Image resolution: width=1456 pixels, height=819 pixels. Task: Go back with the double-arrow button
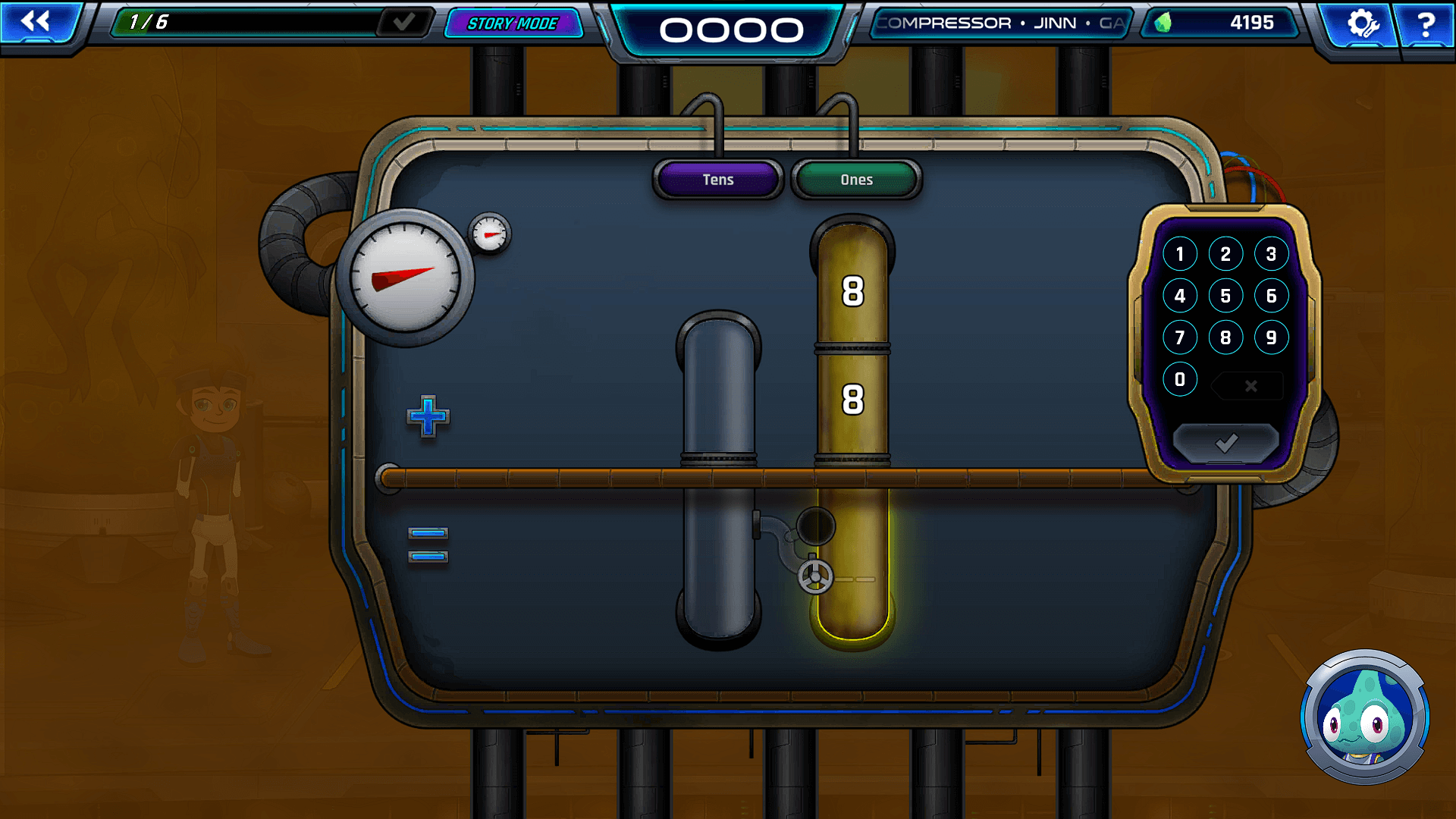click(x=36, y=21)
